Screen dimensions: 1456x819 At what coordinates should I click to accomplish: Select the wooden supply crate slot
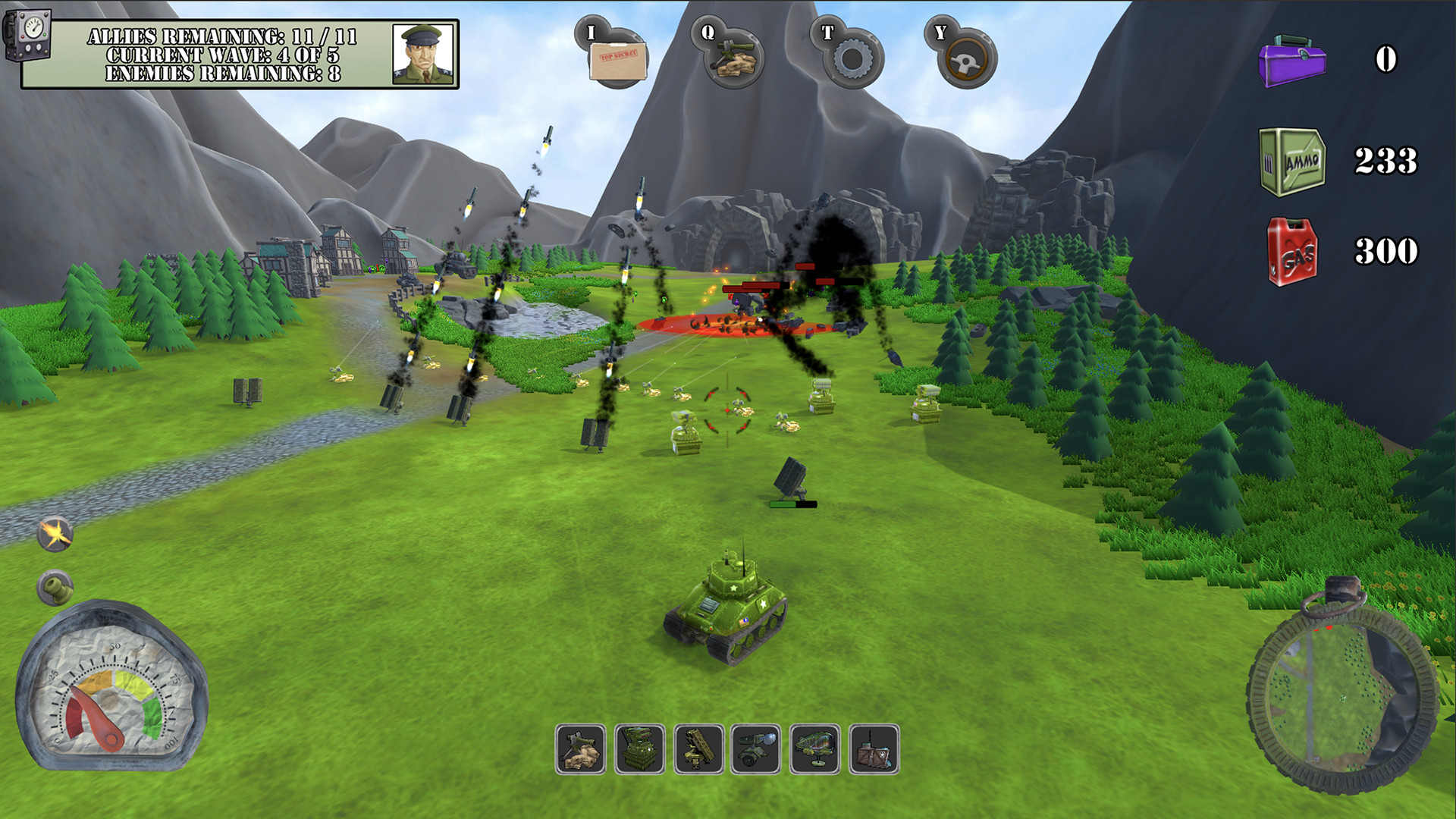pos(874,749)
